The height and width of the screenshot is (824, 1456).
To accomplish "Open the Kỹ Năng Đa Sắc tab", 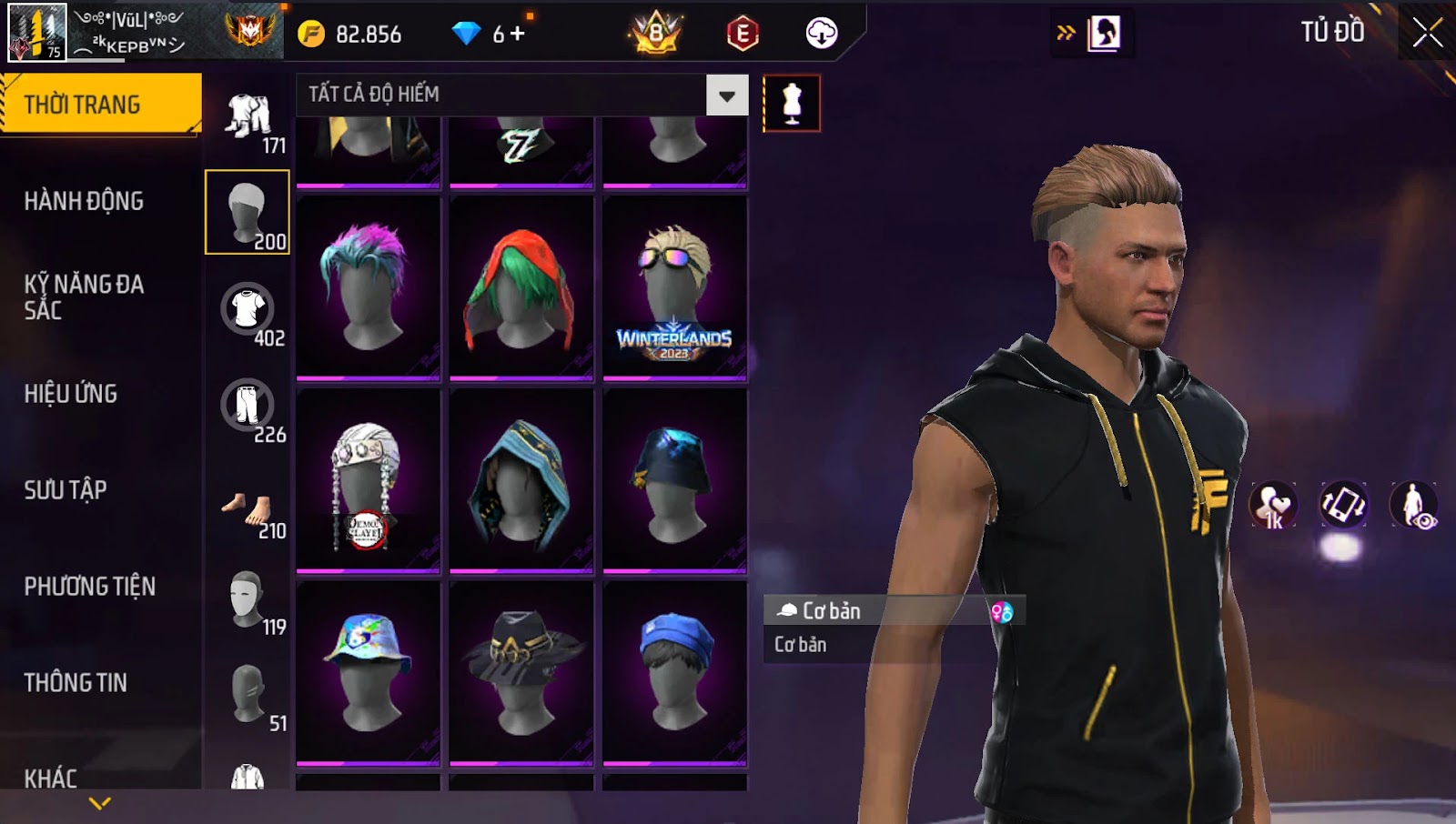I will pos(84,296).
